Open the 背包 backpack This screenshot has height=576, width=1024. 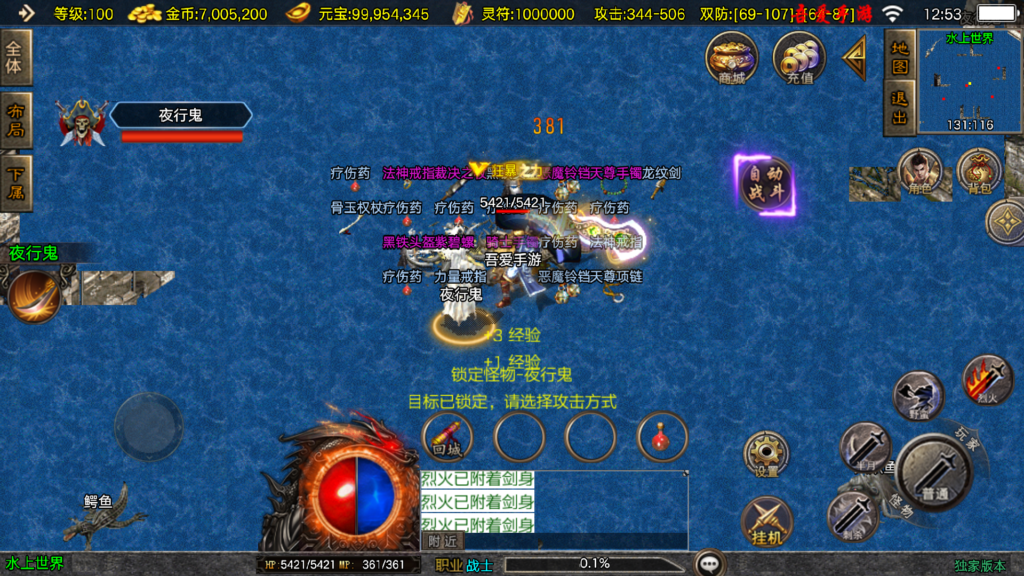click(979, 171)
